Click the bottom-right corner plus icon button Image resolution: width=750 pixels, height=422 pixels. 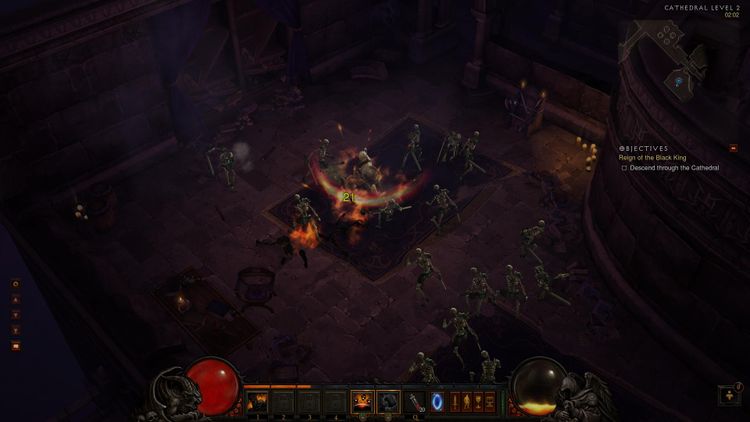pos(729,395)
